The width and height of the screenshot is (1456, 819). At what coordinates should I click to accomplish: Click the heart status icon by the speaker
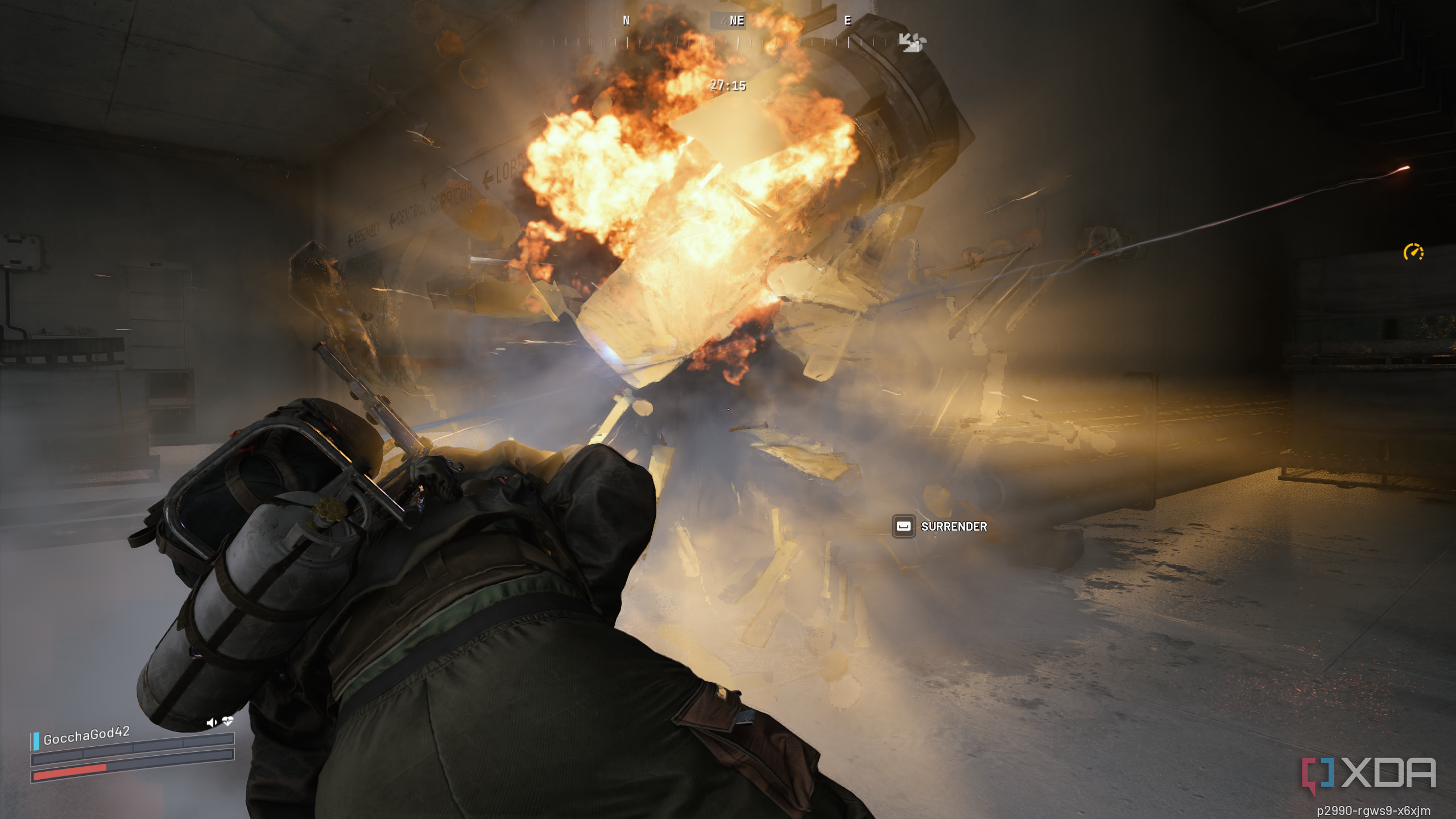point(227,721)
